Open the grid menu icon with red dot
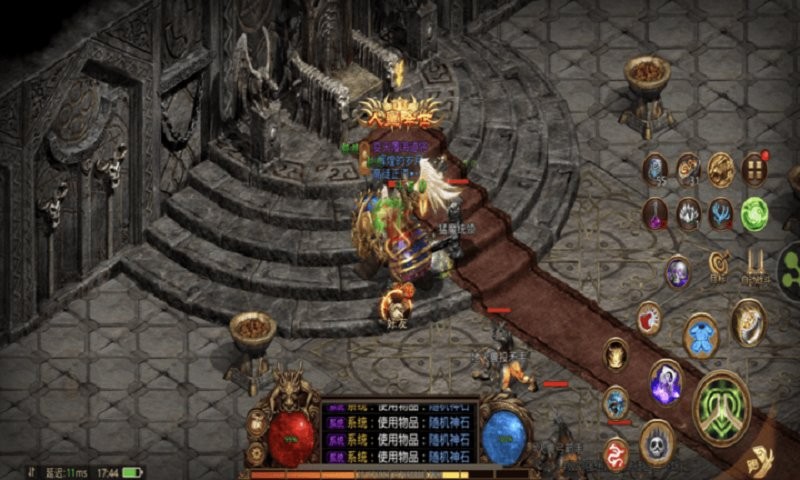800x480 pixels. (x=753, y=169)
